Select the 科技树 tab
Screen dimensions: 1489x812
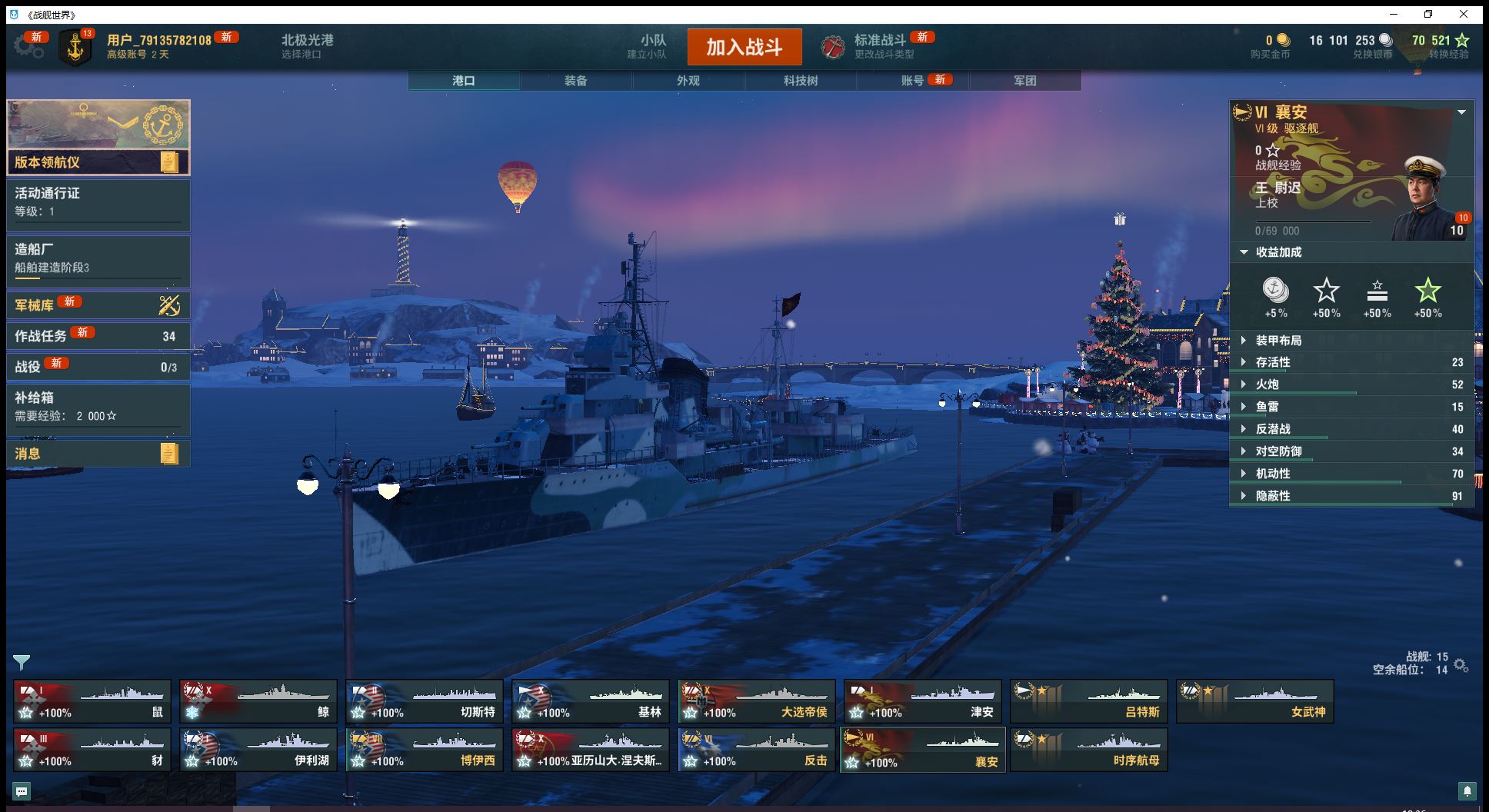800,81
